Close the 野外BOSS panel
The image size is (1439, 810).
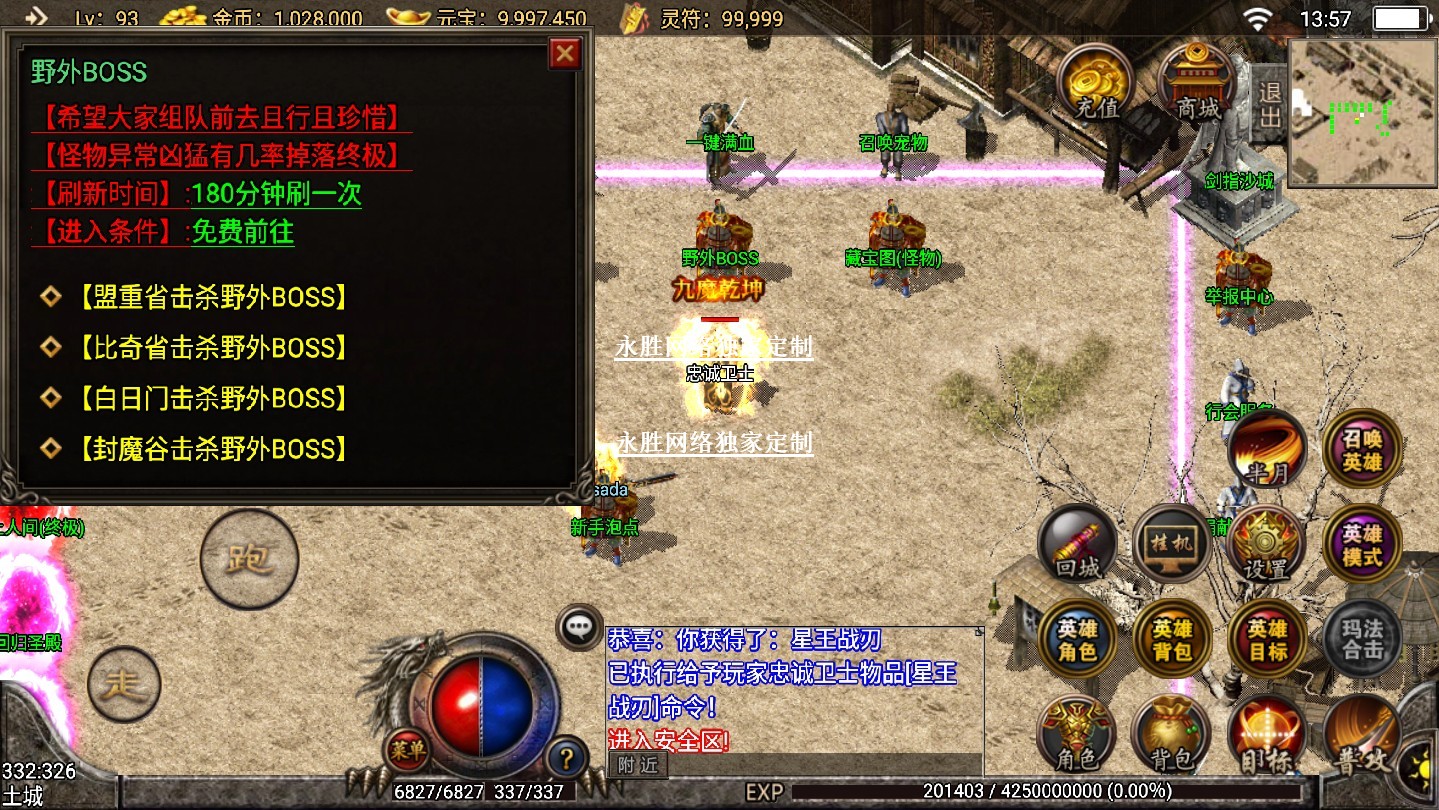565,53
